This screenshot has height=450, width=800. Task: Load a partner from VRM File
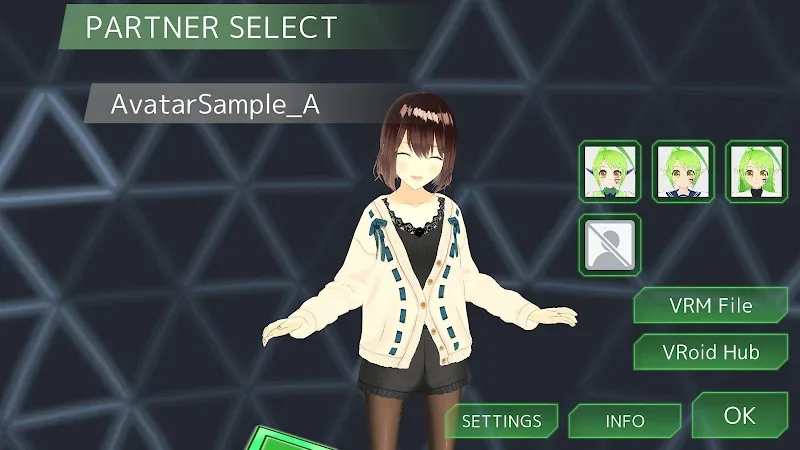(710, 304)
